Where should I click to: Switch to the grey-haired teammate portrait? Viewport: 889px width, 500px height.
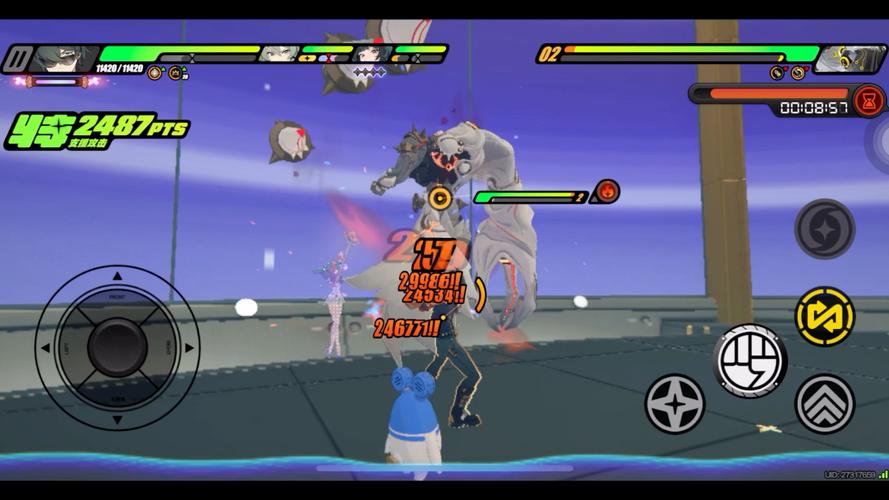click(x=276, y=53)
